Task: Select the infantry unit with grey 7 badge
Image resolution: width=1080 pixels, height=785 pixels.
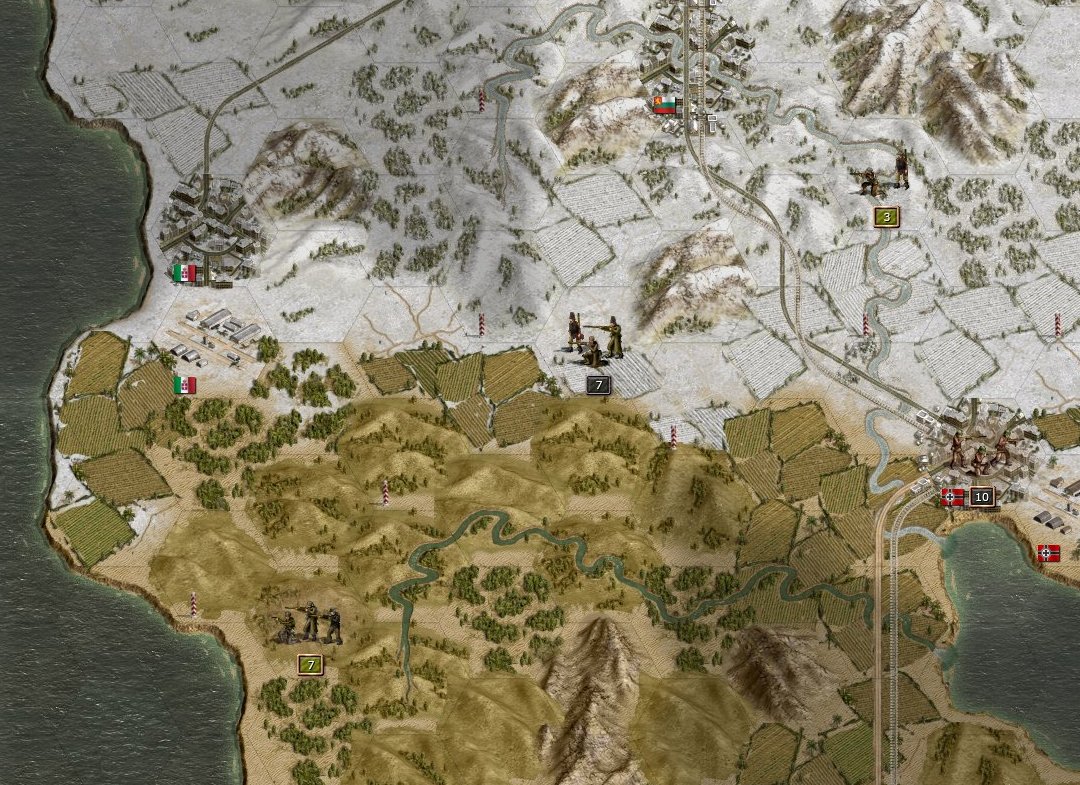Action: point(595,340)
